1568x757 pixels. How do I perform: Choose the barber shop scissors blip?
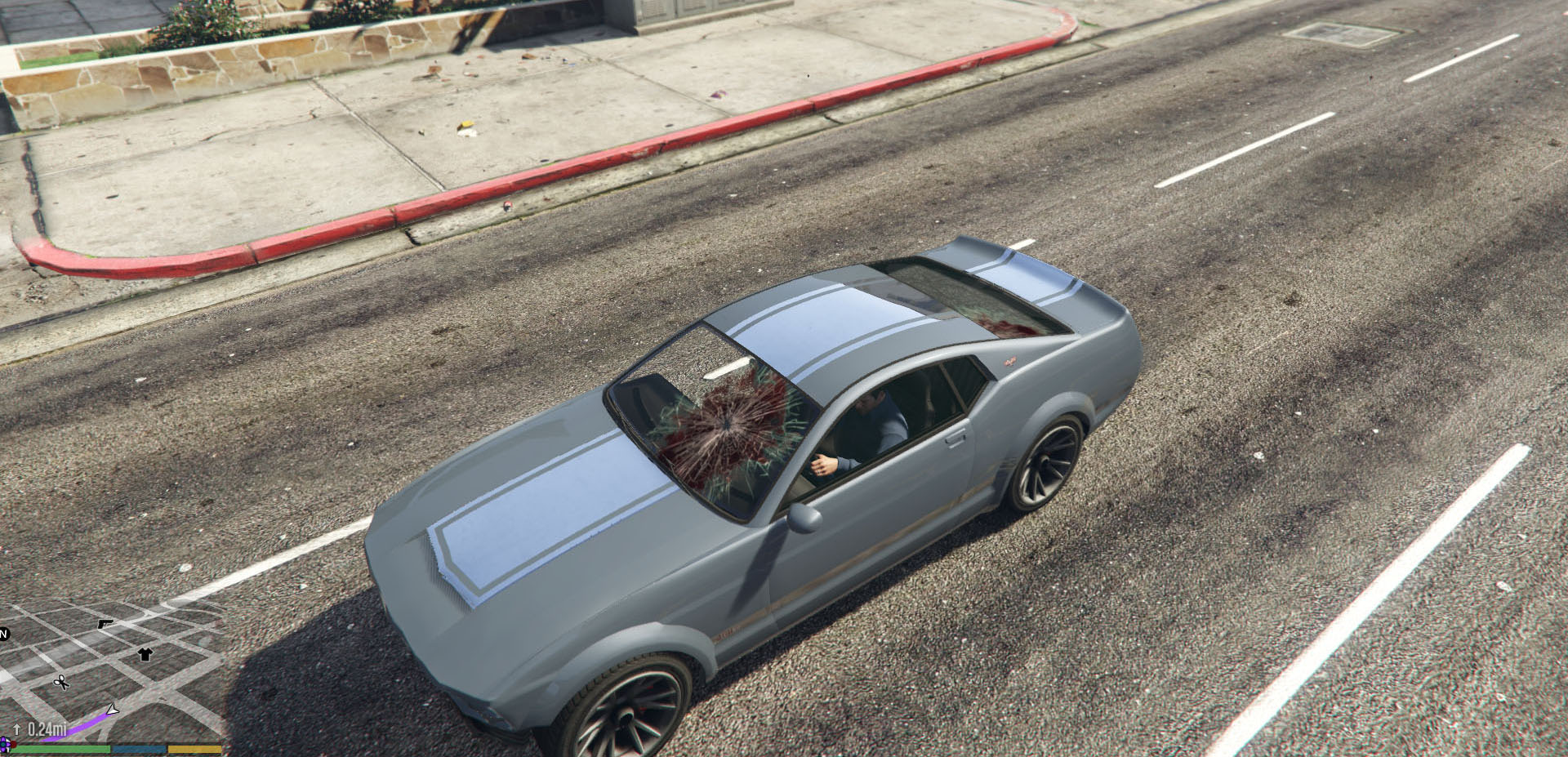point(61,683)
